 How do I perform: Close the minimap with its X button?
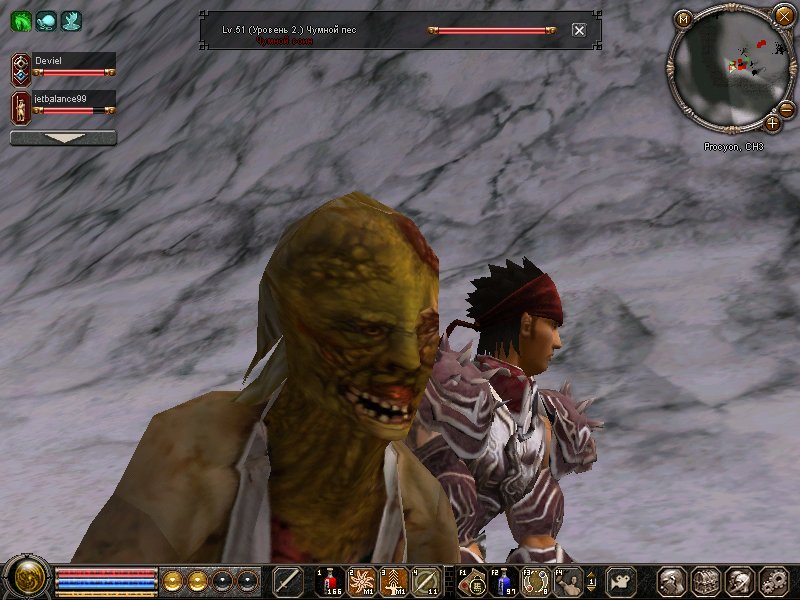(x=783, y=15)
